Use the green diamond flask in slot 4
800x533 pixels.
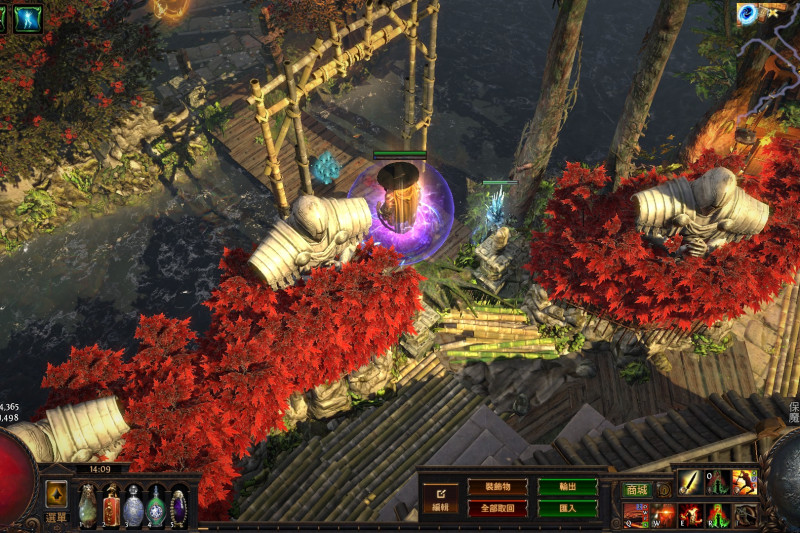coord(156,506)
